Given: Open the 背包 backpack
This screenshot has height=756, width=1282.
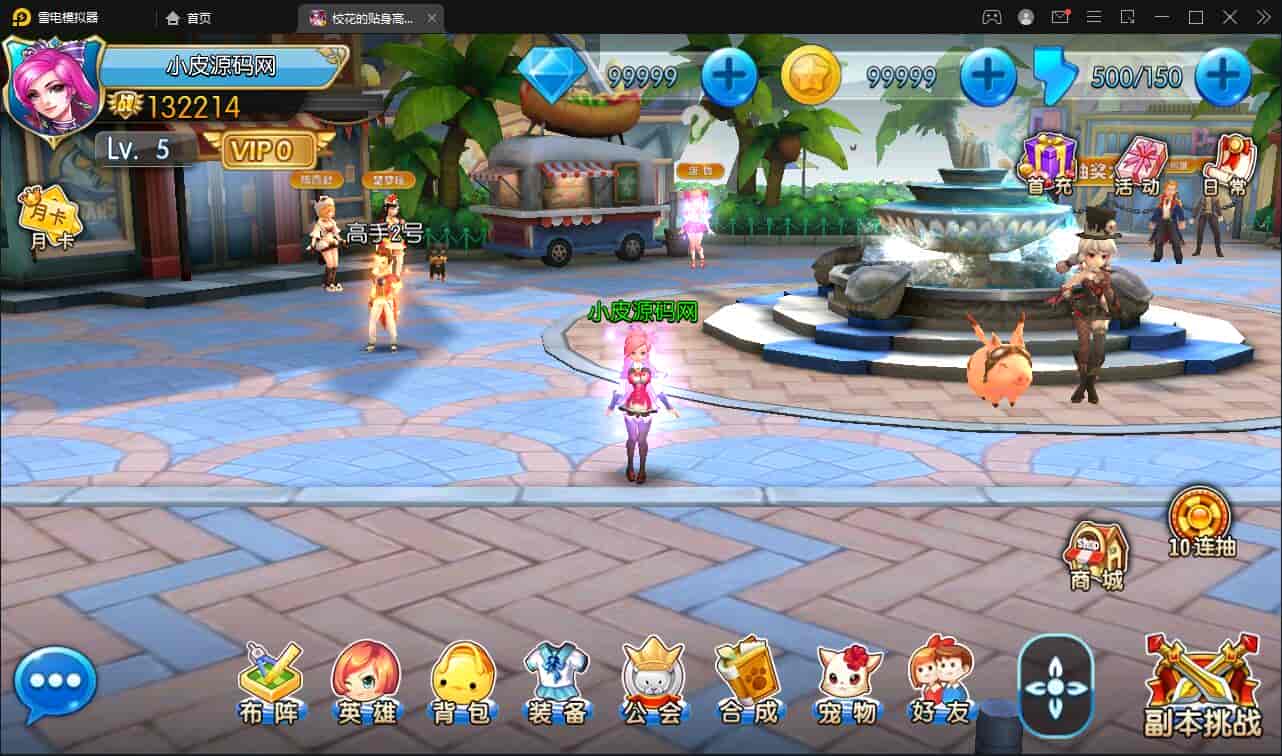Looking at the screenshot, I should point(462,682).
